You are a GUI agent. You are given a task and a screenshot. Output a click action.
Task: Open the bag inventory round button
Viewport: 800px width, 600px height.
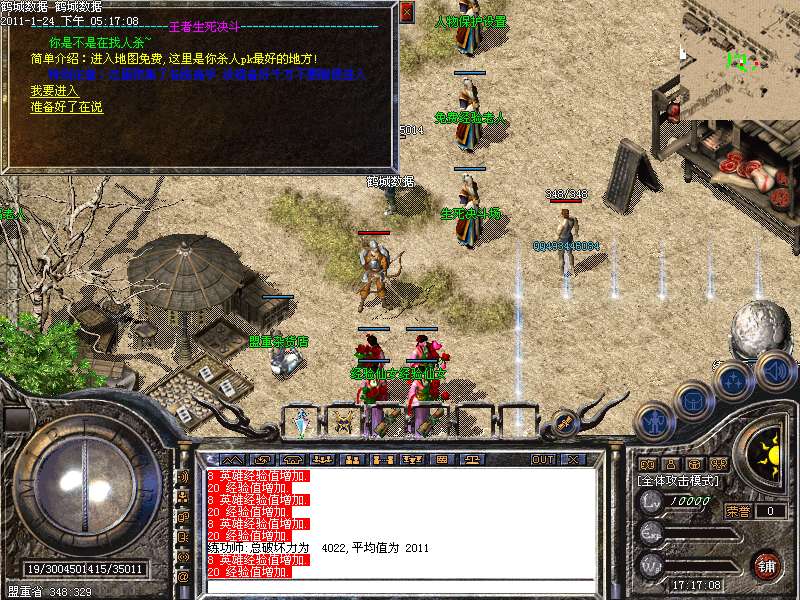point(693,401)
